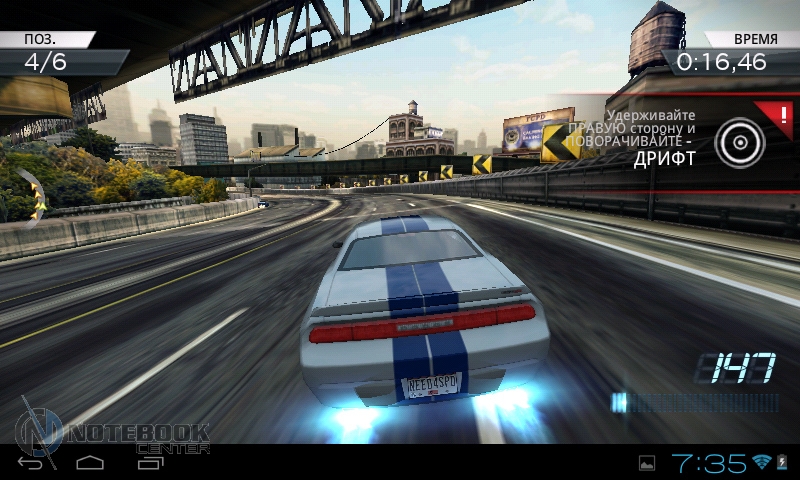Open the screenshot notification picture icon
Screen dimensions: 800x480
pyautogui.click(x=647, y=463)
